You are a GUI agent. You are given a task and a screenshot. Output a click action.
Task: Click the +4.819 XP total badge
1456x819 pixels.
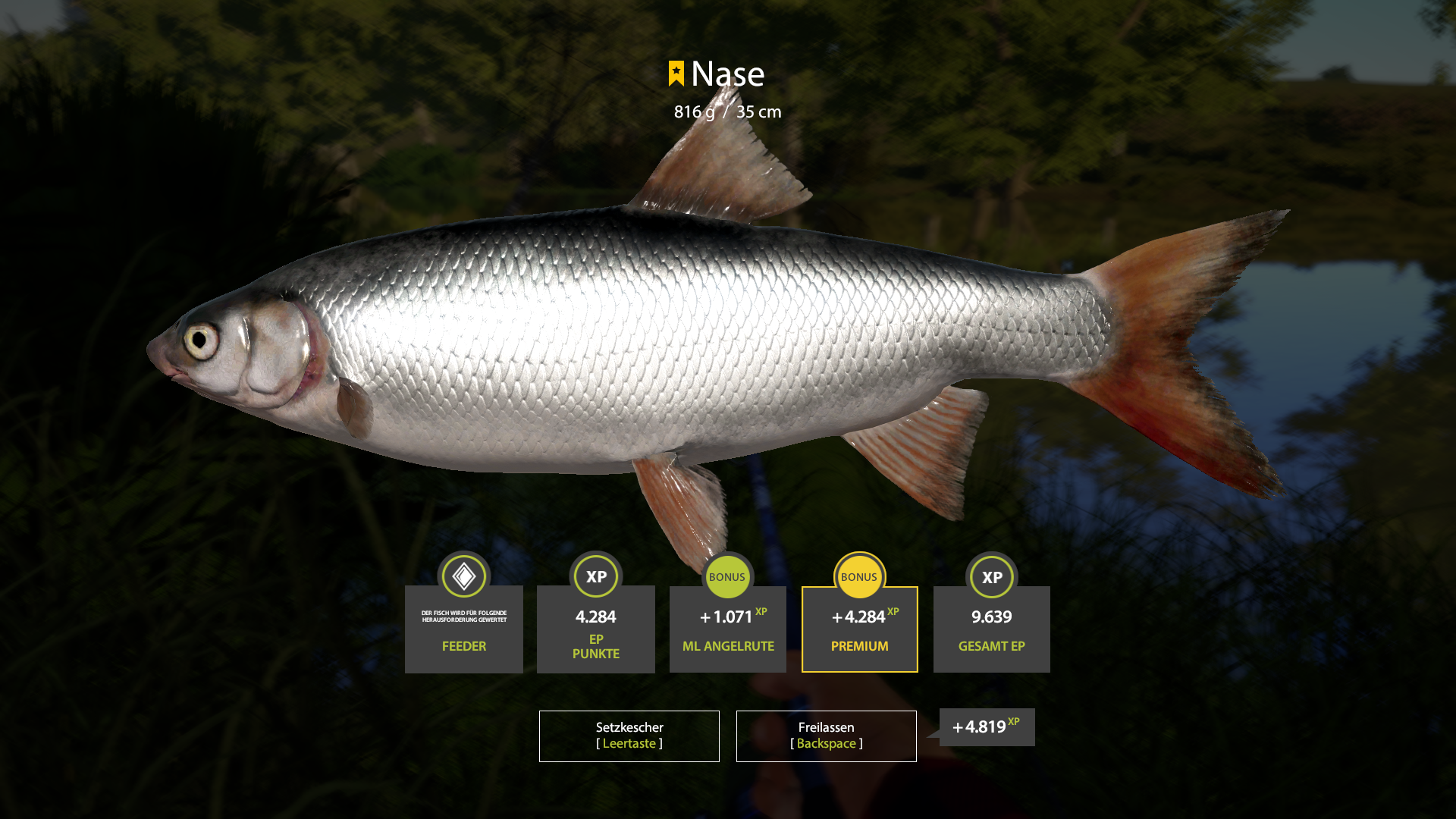coord(985,726)
